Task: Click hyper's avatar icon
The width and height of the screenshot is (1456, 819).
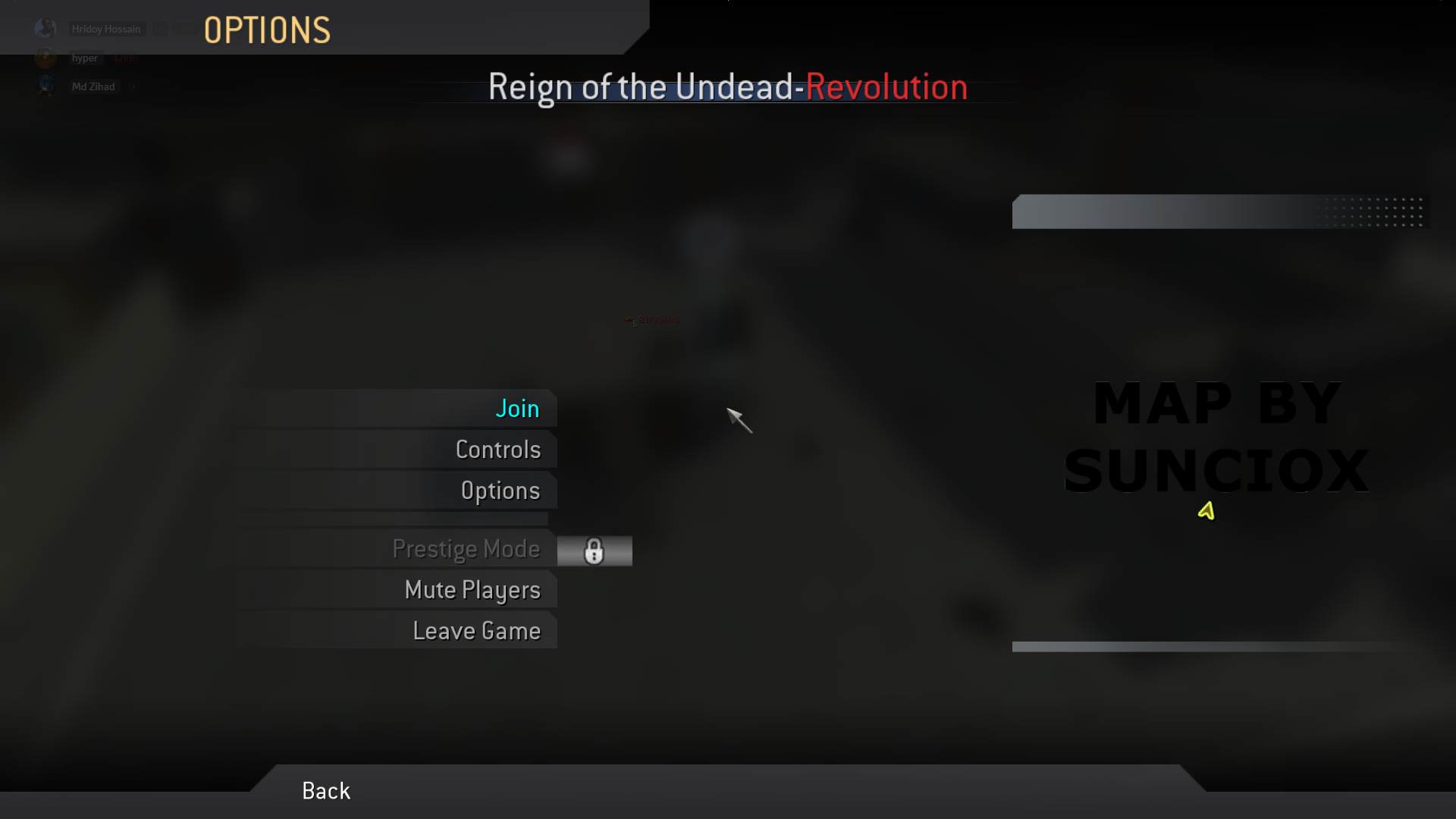Action: click(x=45, y=58)
